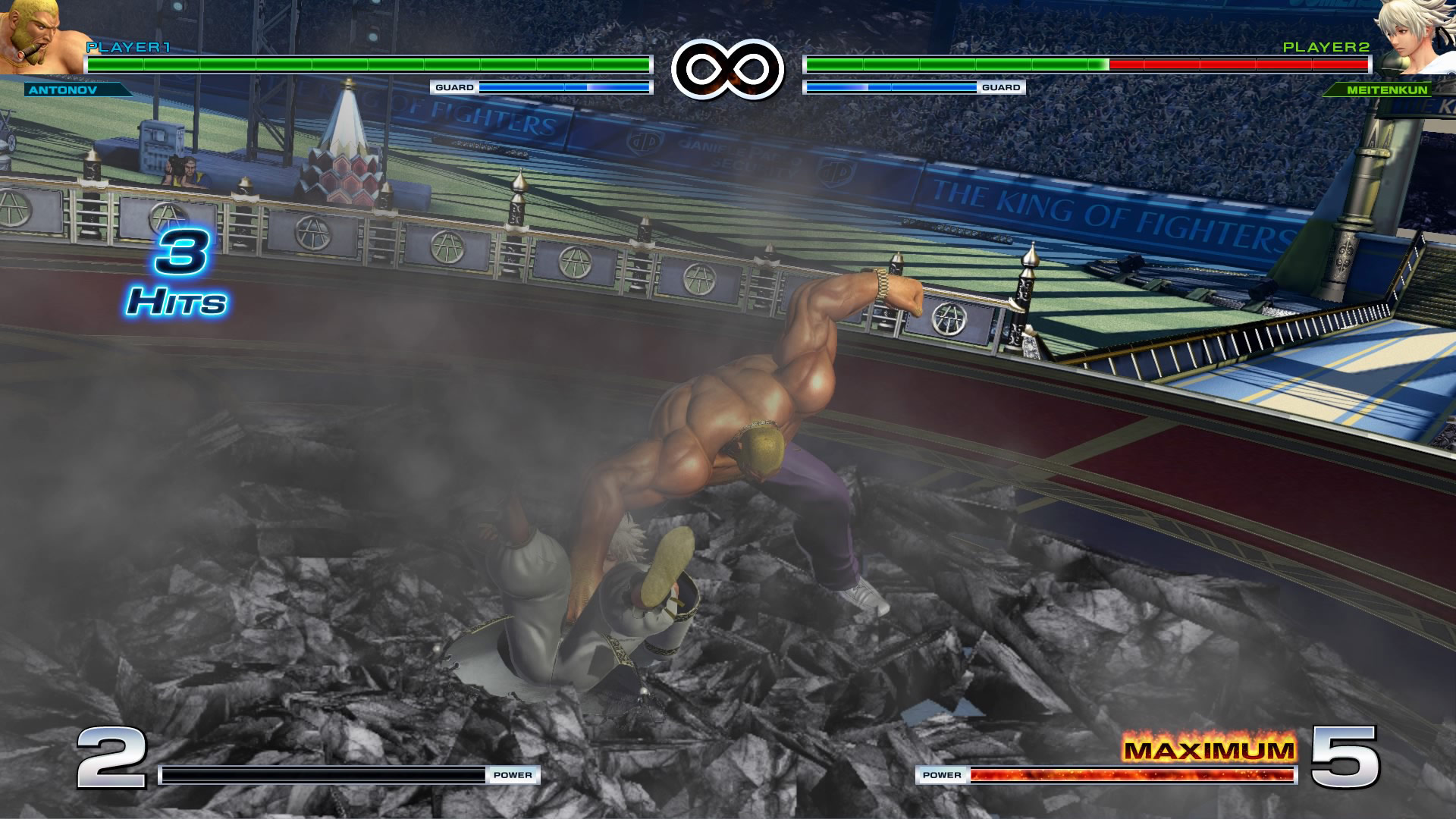Click Player 1's POWER label tab
Screen dimensions: 1456x819
[x=514, y=776]
